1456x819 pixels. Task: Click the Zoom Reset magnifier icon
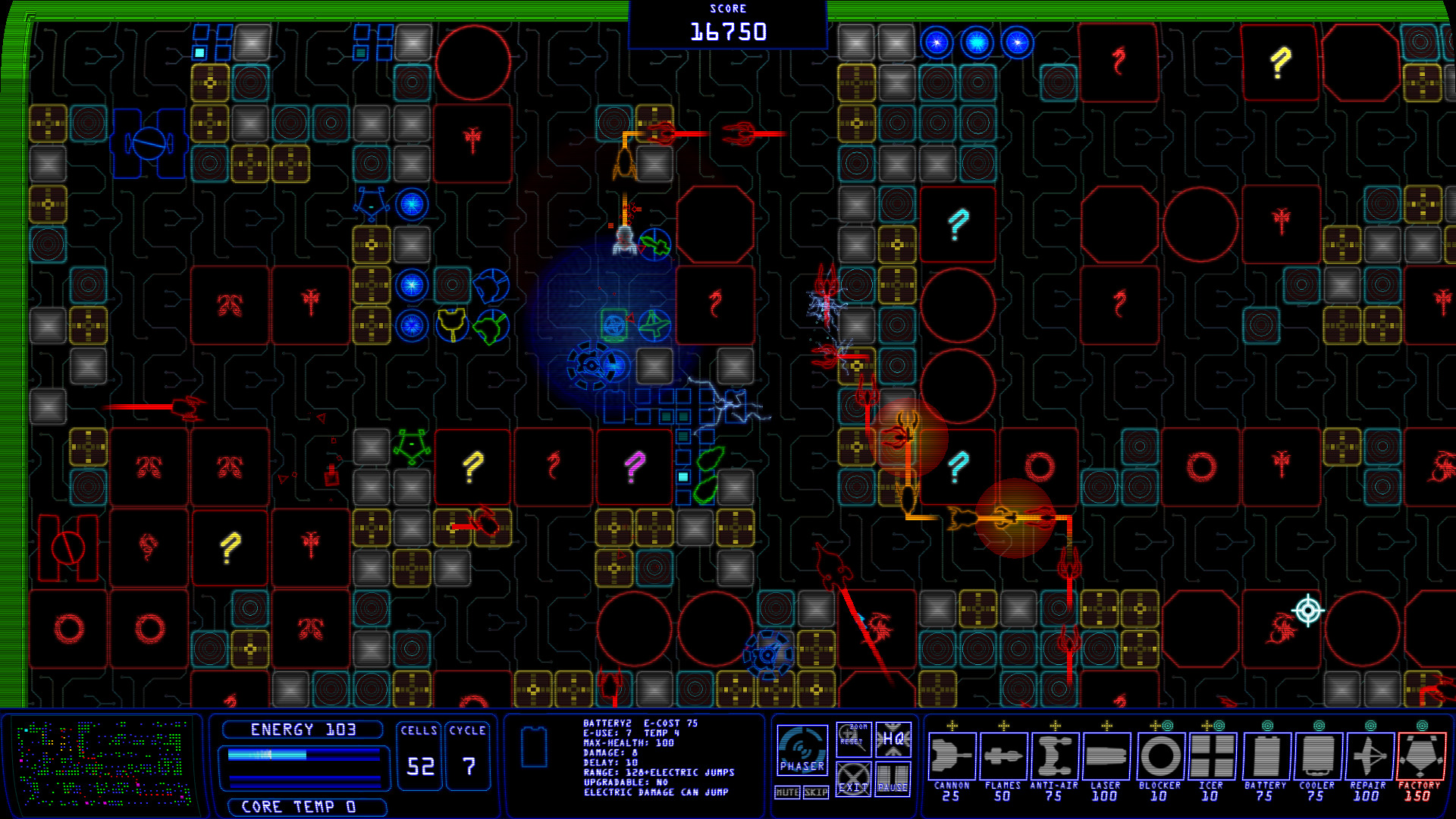click(855, 739)
